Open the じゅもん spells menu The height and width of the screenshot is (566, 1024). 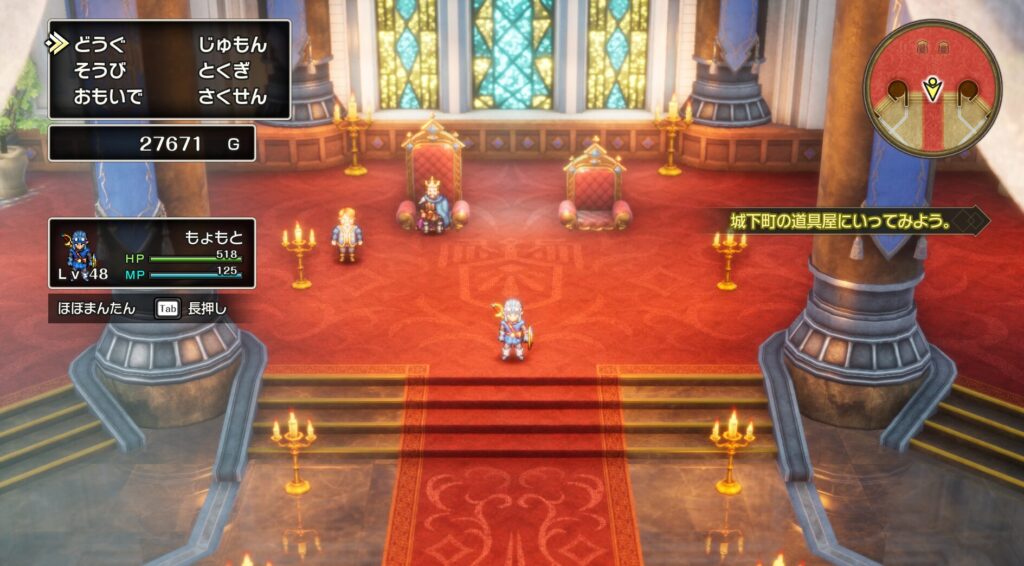point(232,45)
